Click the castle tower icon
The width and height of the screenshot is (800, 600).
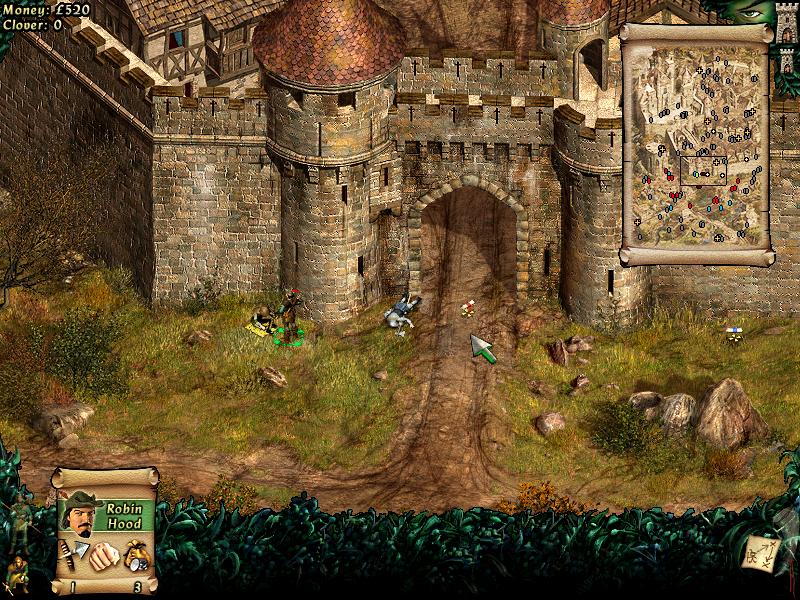coord(787,22)
